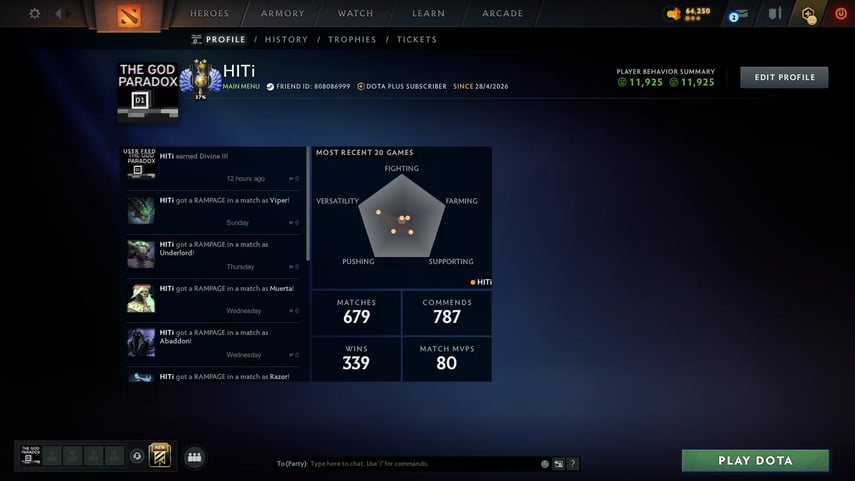The width and height of the screenshot is (855, 481).
Task: Click the Edit Profile button
Action: pyautogui.click(x=784, y=77)
